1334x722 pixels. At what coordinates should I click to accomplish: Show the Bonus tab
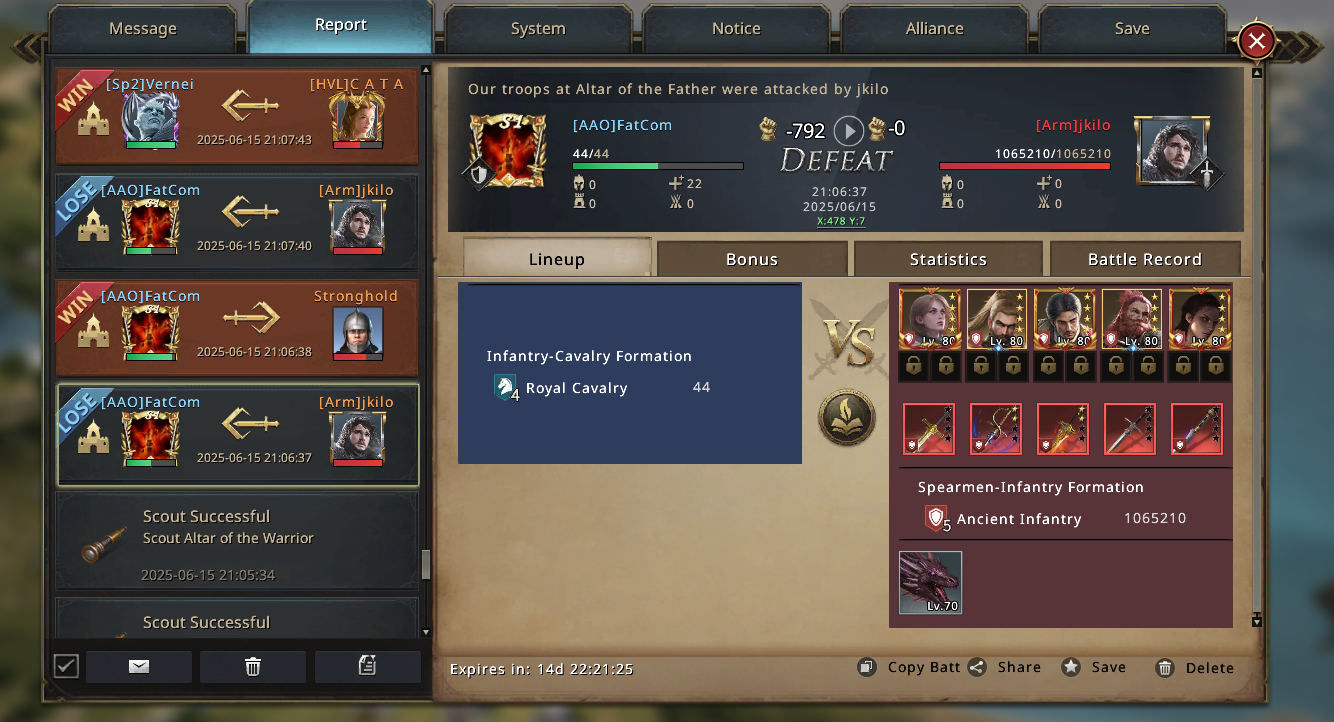point(752,259)
